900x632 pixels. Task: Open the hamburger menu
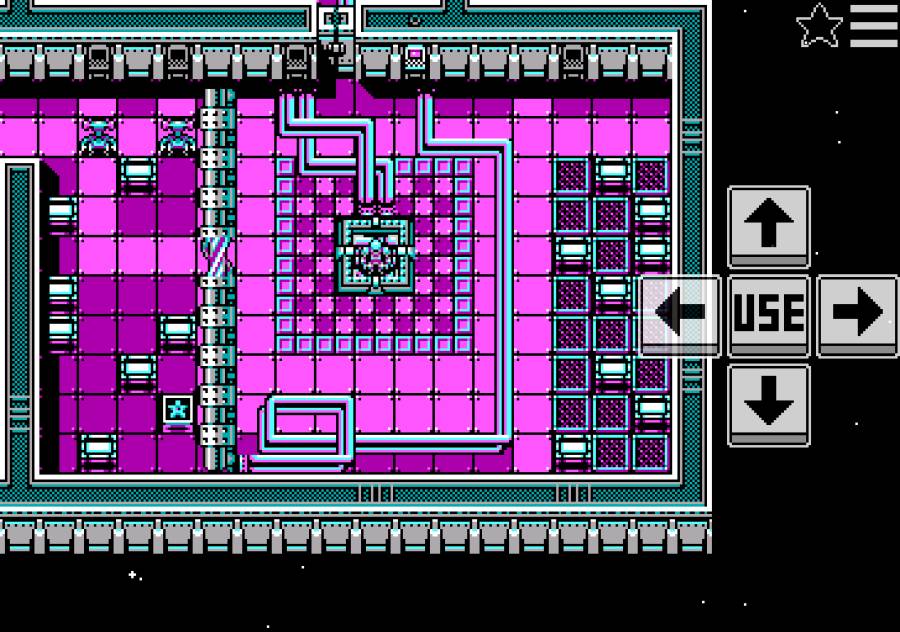(x=874, y=26)
